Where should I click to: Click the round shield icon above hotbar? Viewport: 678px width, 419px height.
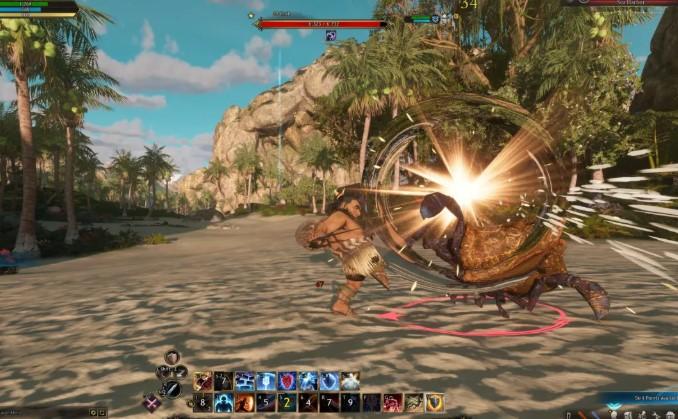click(172, 357)
